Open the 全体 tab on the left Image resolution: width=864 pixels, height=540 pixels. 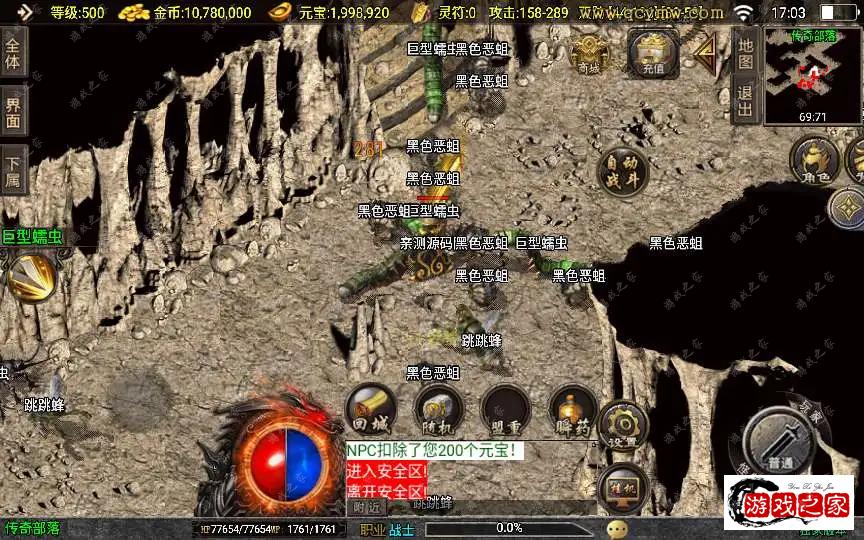pyautogui.click(x=13, y=51)
